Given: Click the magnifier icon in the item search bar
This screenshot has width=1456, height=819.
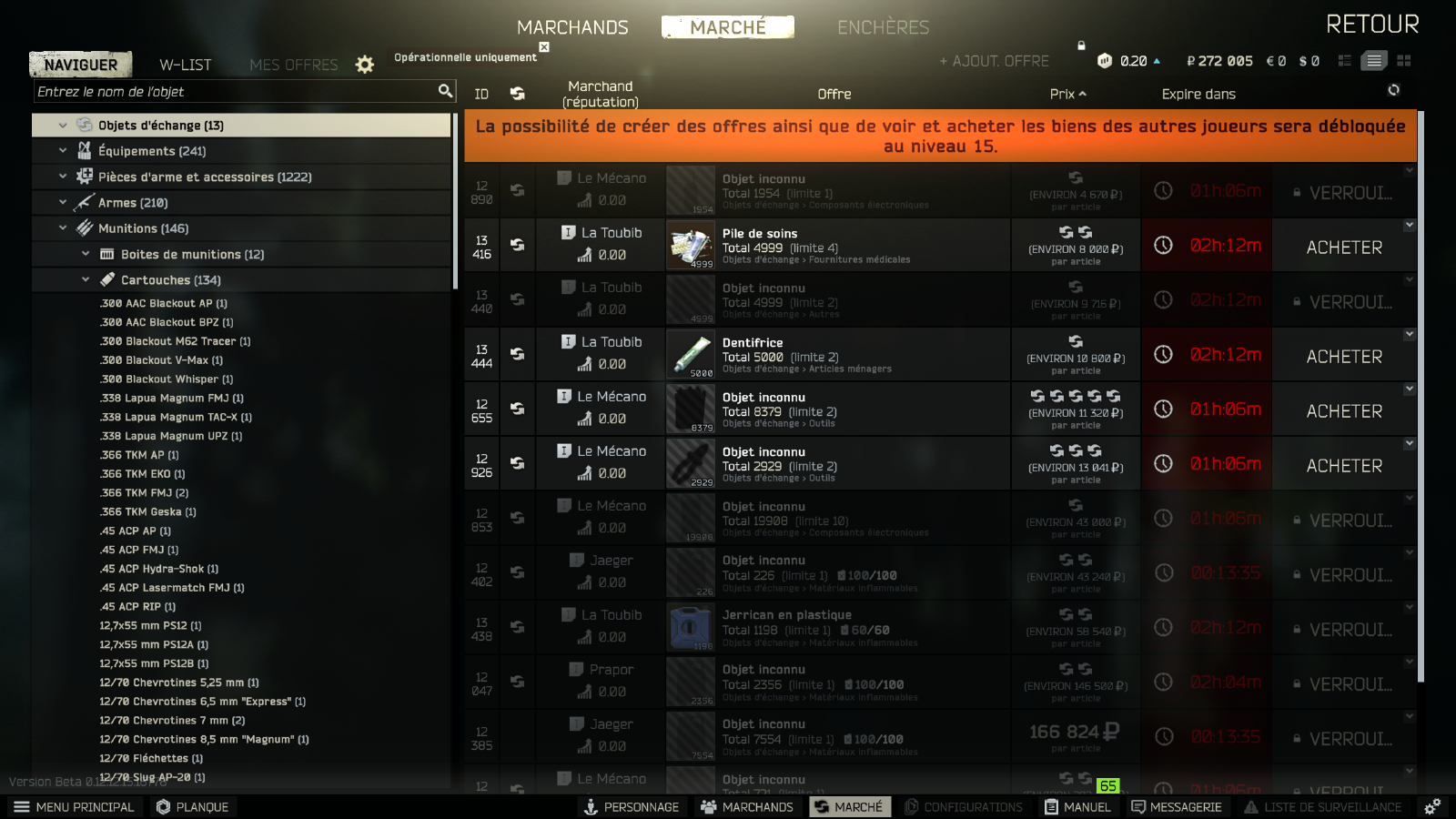Looking at the screenshot, I should (445, 91).
